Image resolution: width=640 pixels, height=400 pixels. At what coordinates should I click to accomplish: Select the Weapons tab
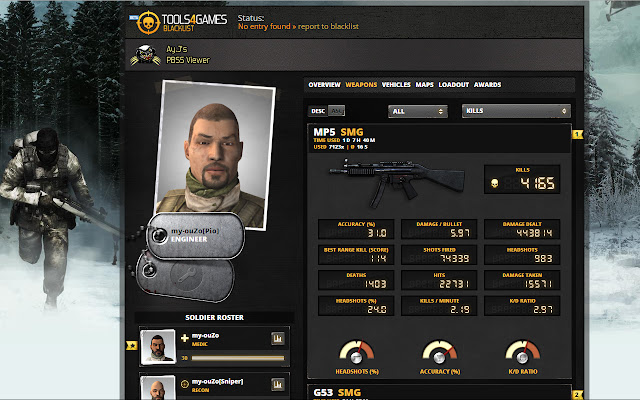(361, 85)
